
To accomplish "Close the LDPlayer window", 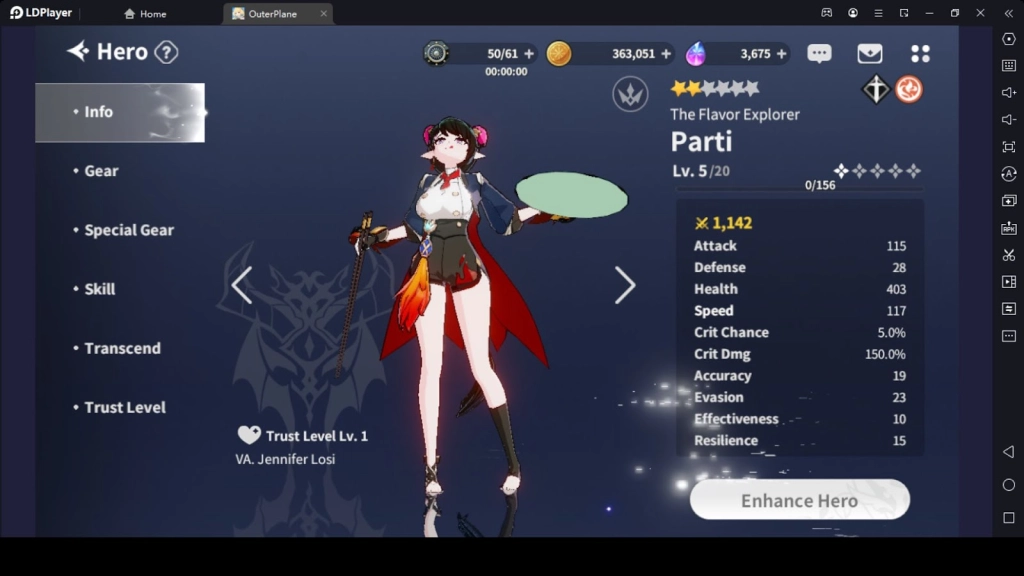I will tap(980, 13).
